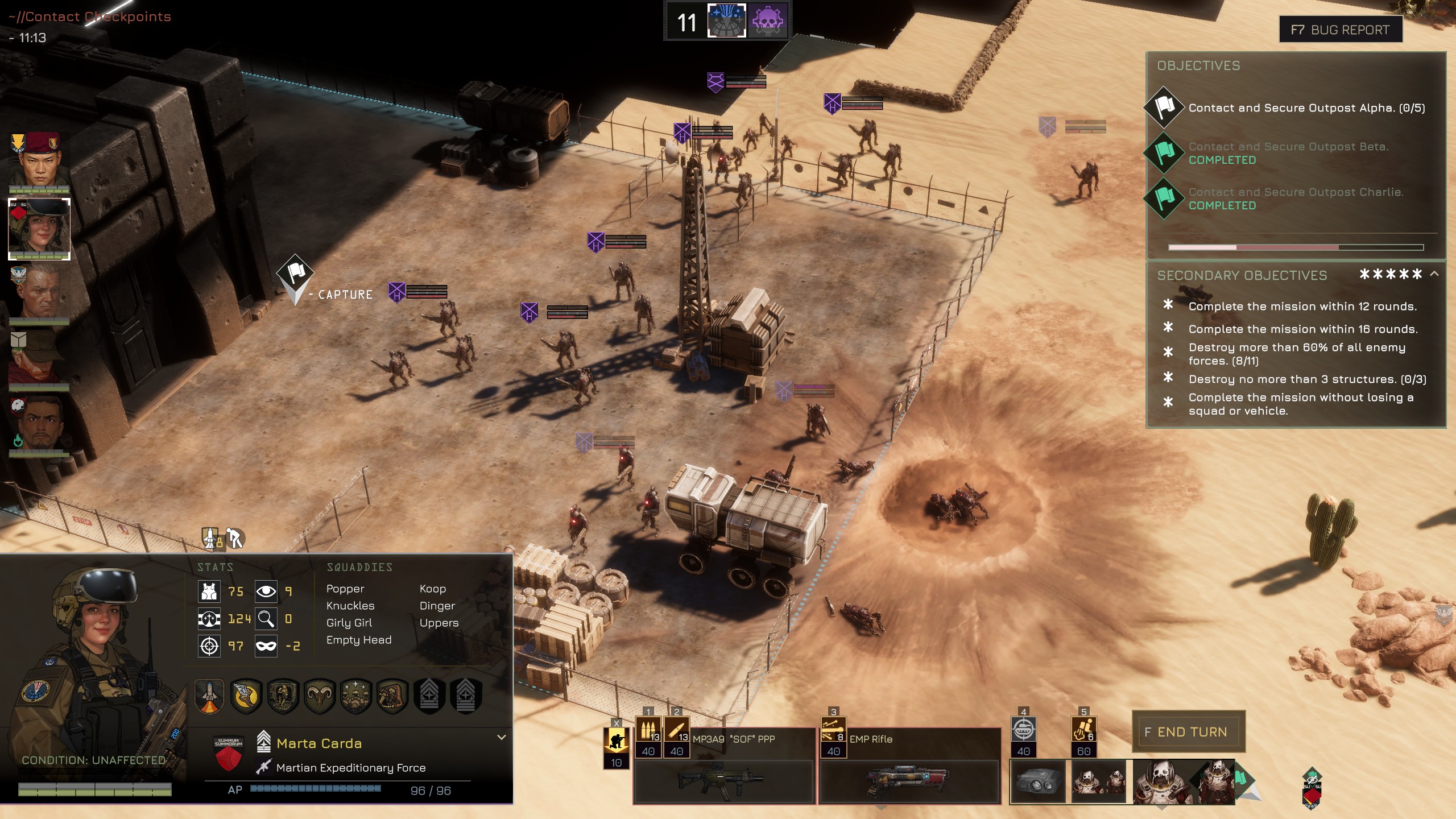
Task: Open the F7 Bug Report form
Action: click(1340, 30)
